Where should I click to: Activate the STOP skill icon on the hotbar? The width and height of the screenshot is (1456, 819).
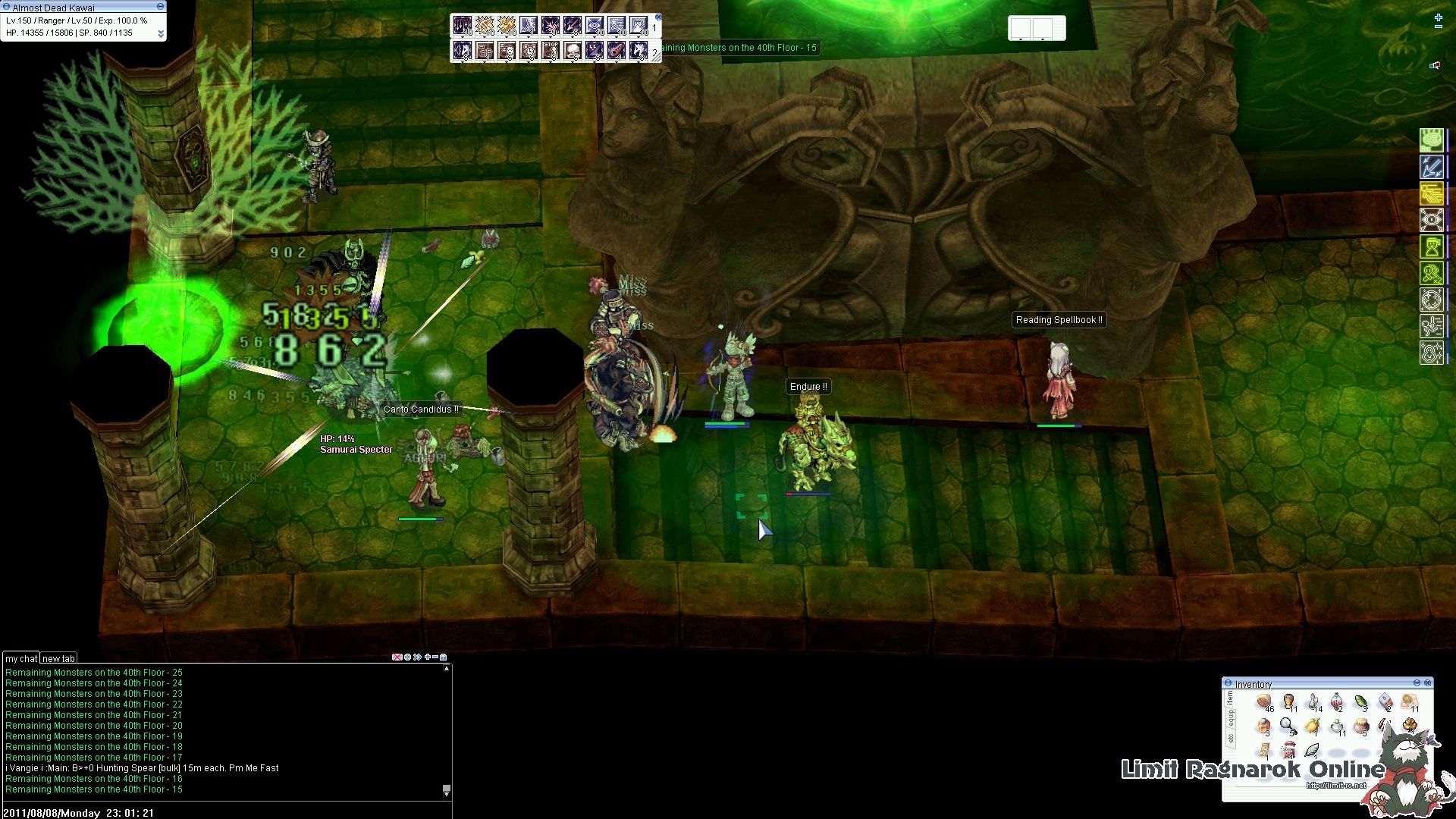tap(550, 50)
